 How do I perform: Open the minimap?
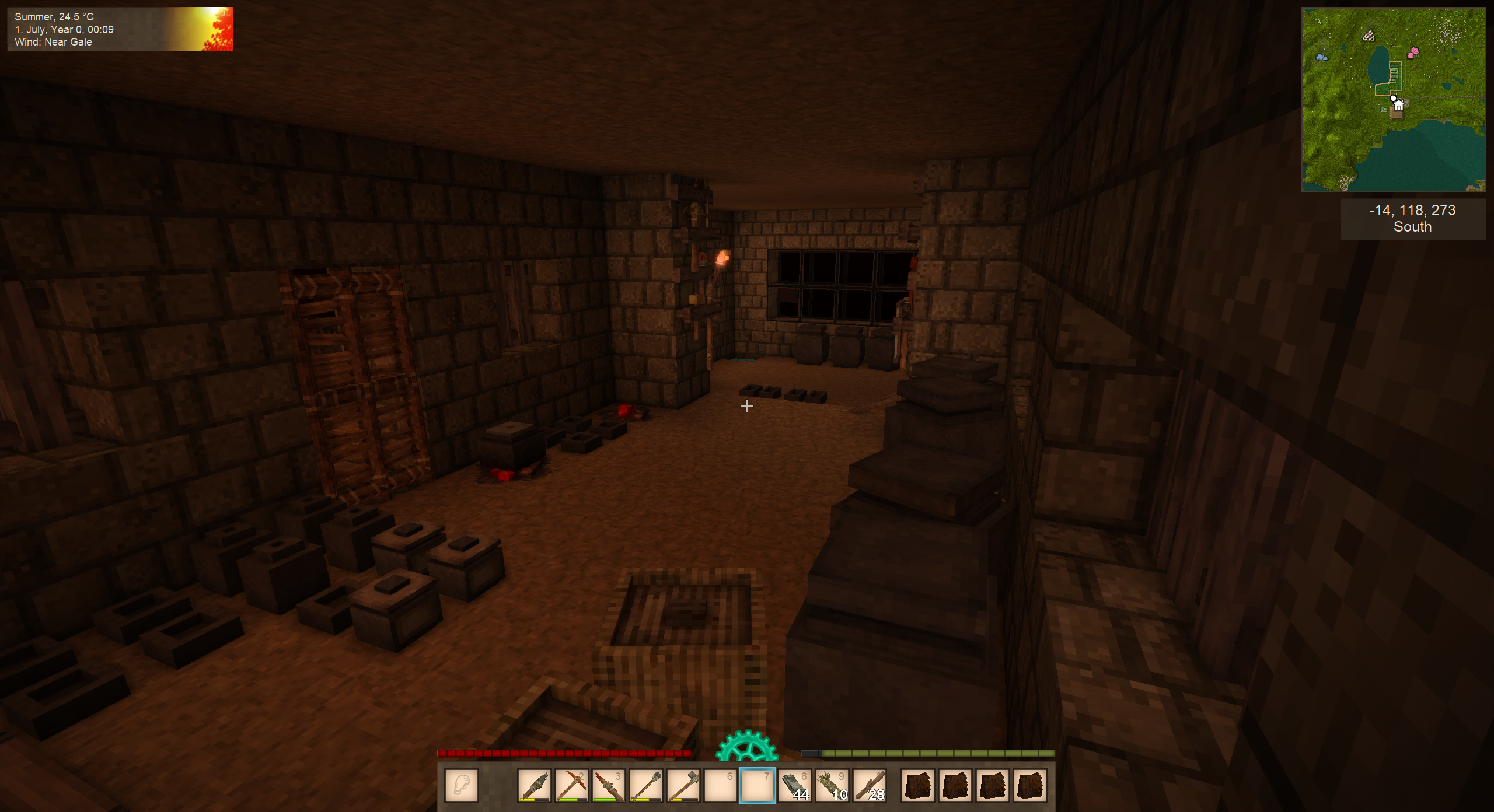tap(1393, 100)
